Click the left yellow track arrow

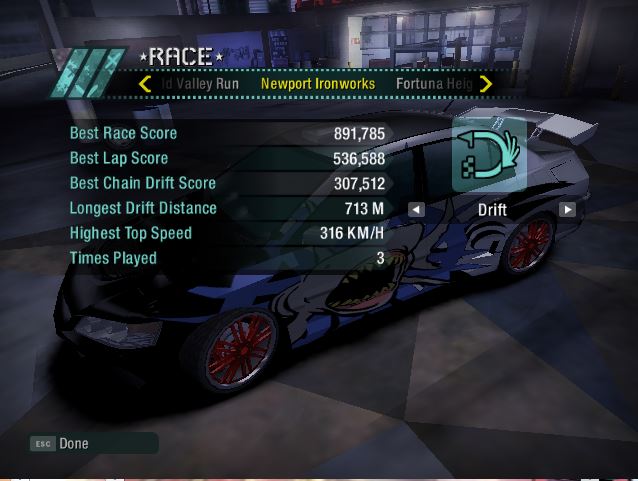coord(146,84)
